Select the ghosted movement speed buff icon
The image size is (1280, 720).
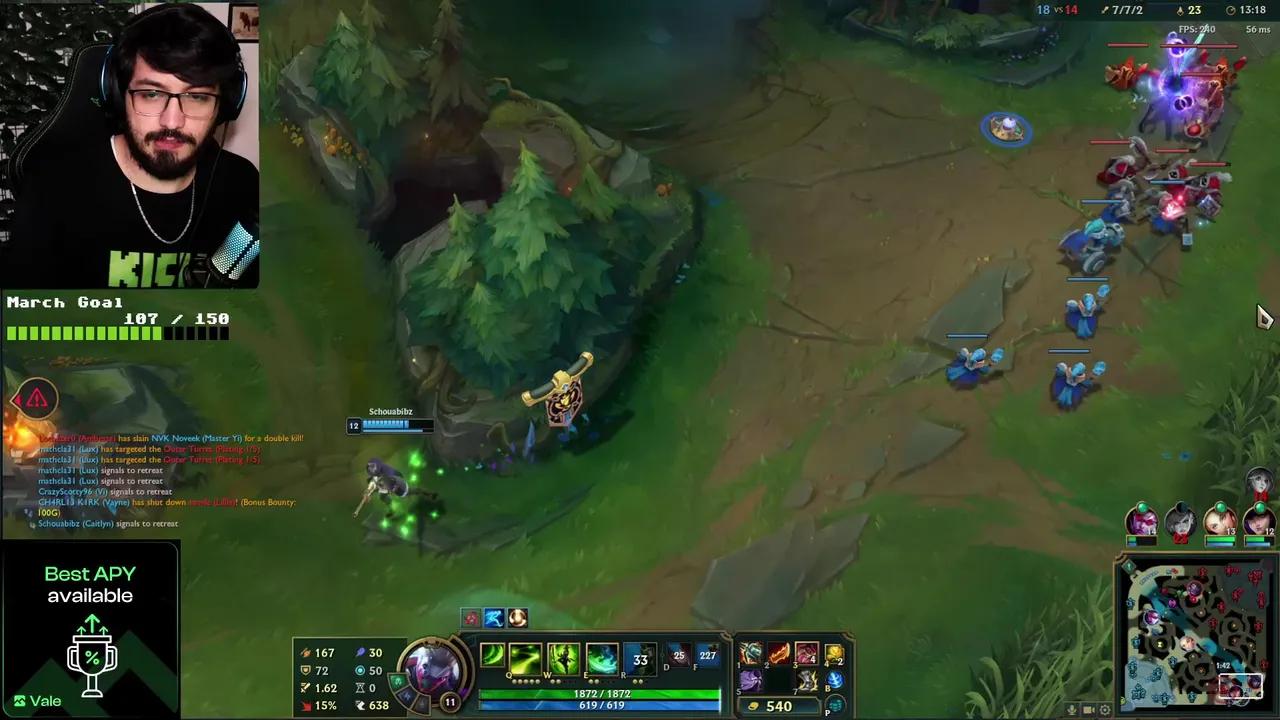coord(492,618)
